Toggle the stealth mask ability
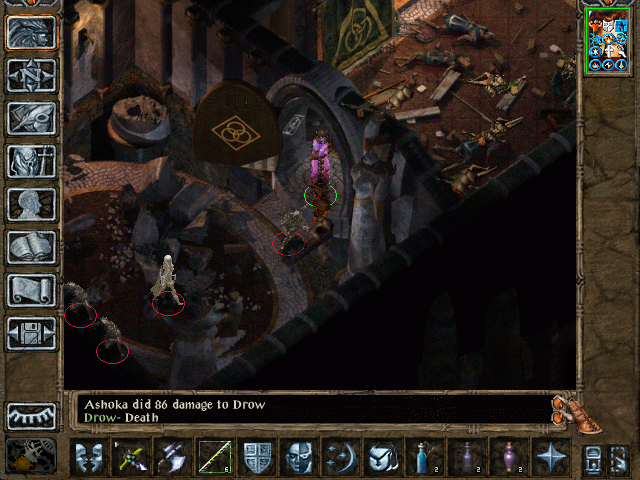The width and height of the screenshot is (640, 480). (299, 458)
